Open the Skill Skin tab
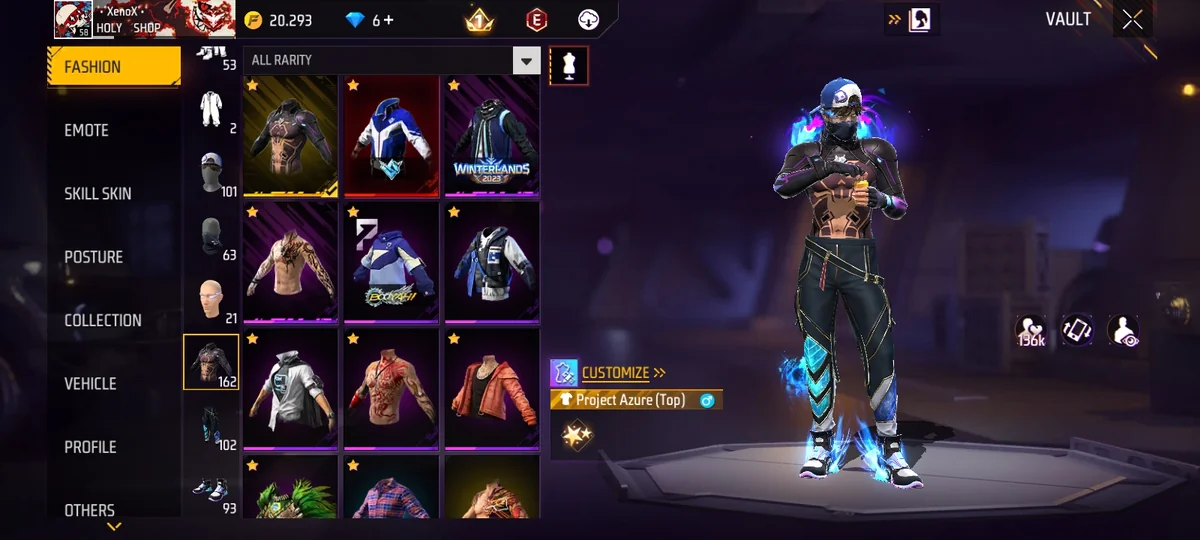 point(98,193)
